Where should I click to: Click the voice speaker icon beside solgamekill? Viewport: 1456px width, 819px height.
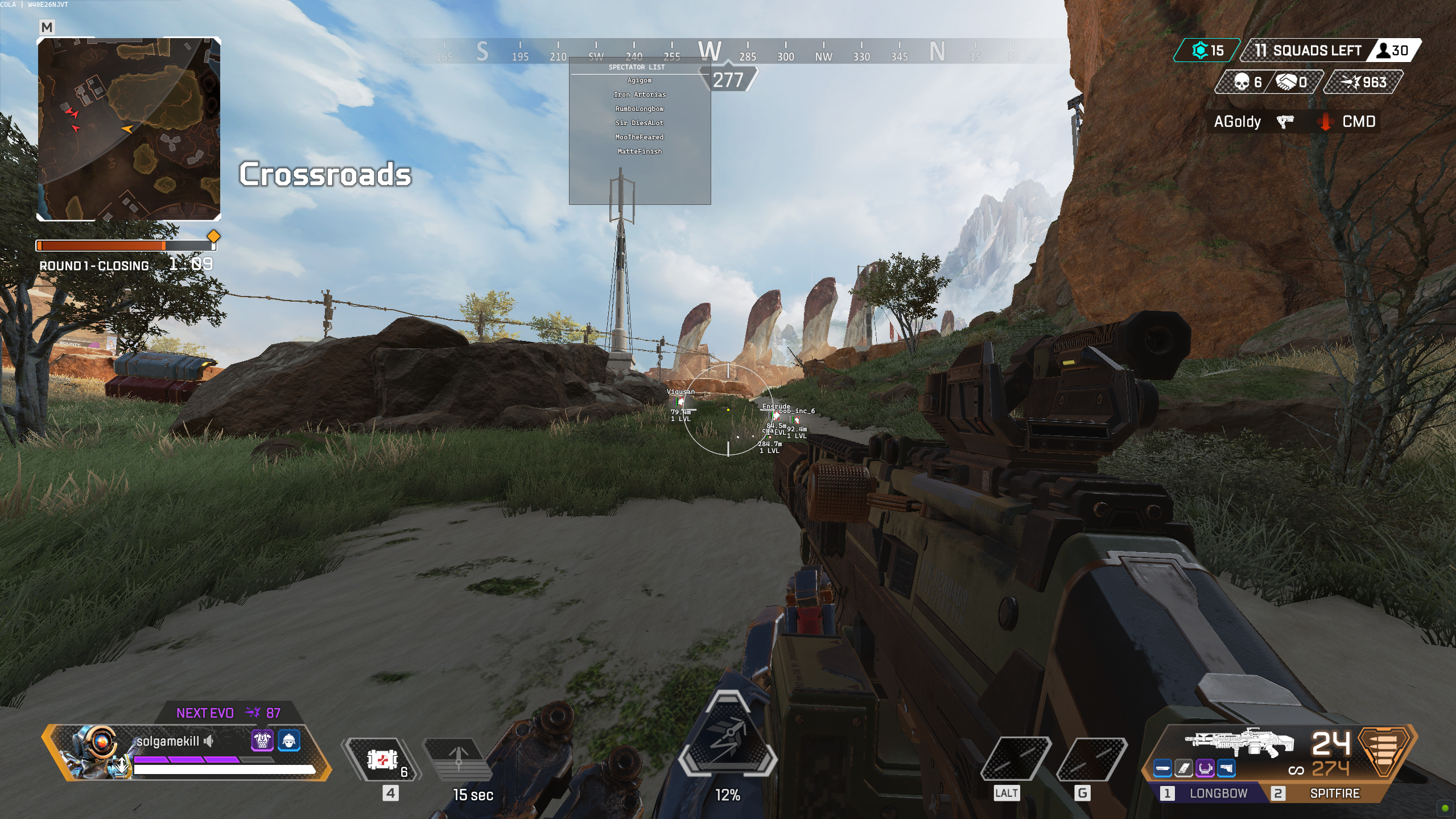click(x=209, y=741)
